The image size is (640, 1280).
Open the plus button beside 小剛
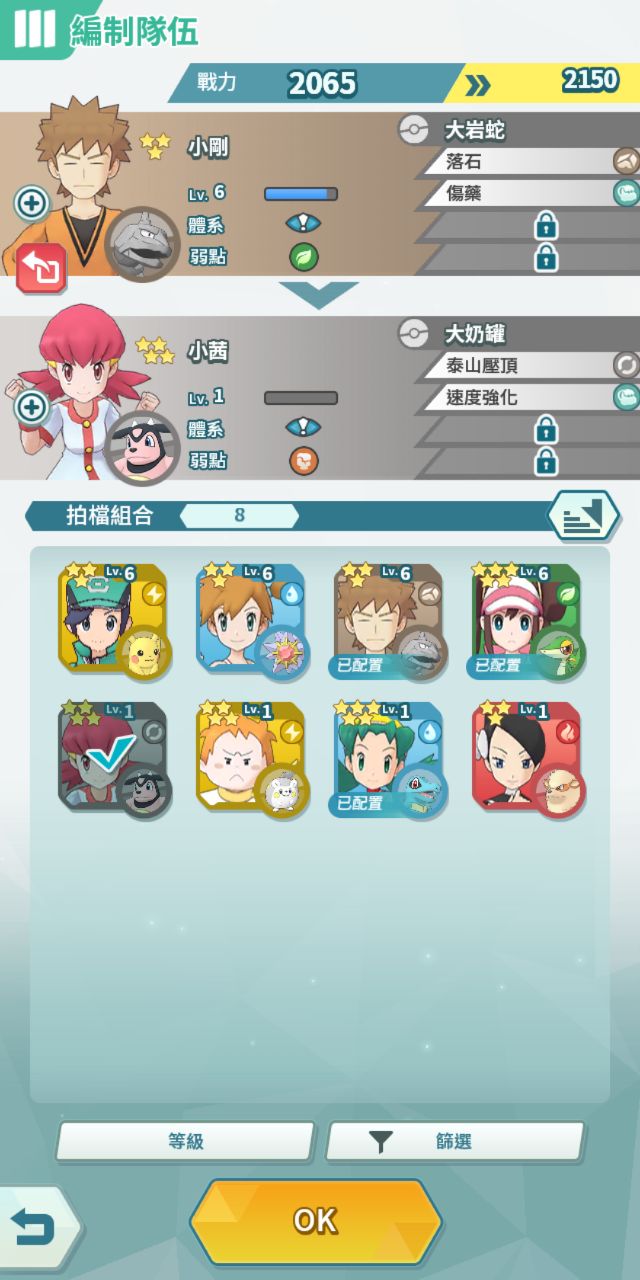[x=32, y=204]
